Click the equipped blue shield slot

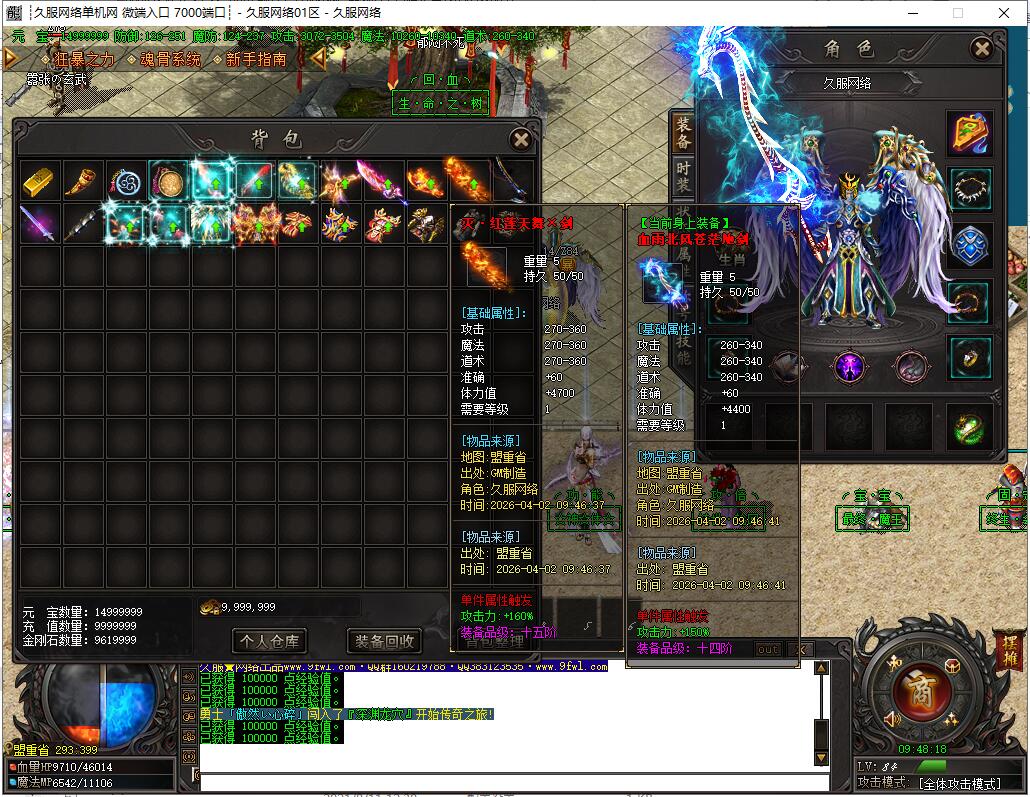click(x=969, y=246)
